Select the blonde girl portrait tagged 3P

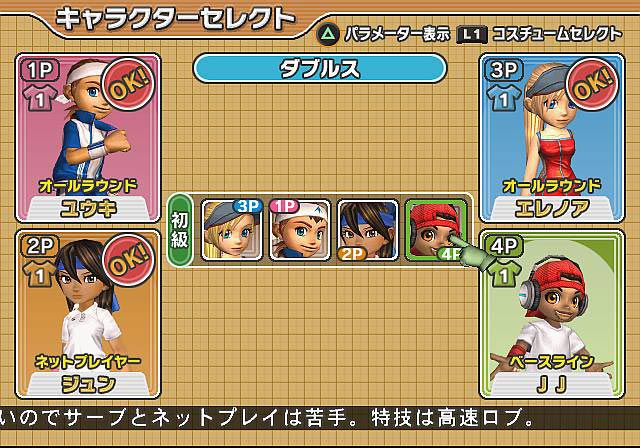click(232, 230)
